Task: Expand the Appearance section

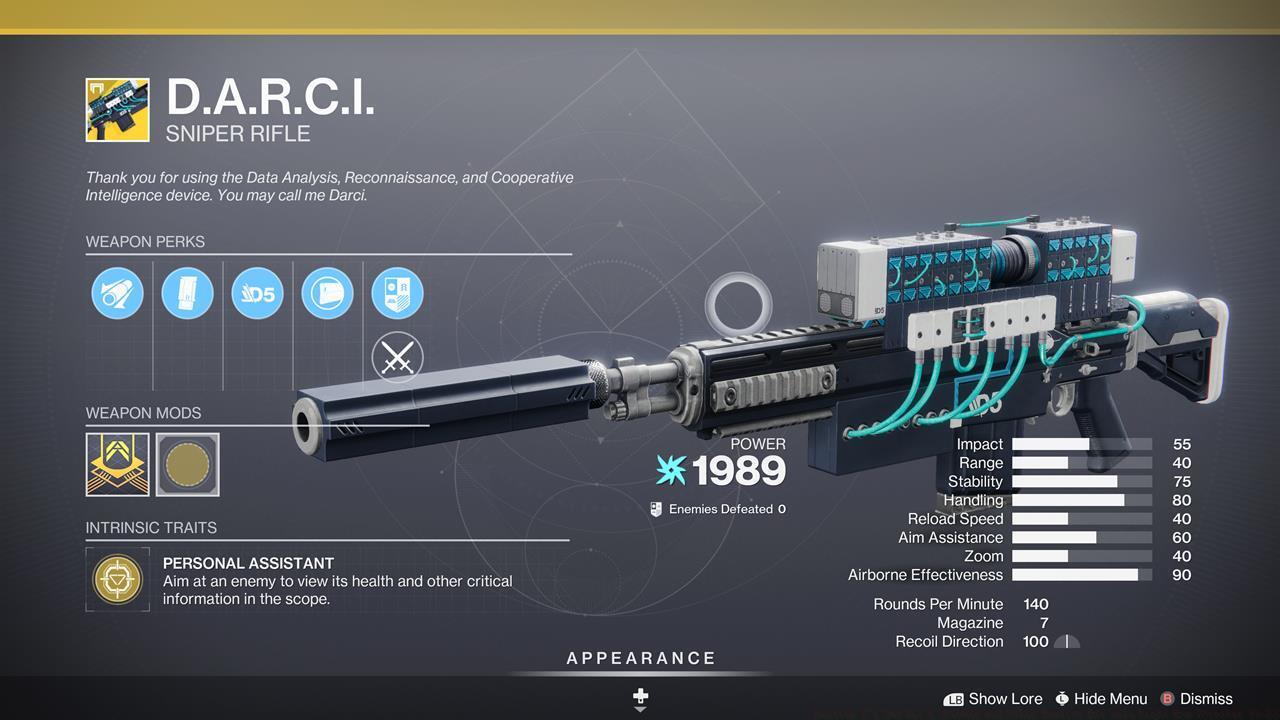Action: tap(641, 659)
